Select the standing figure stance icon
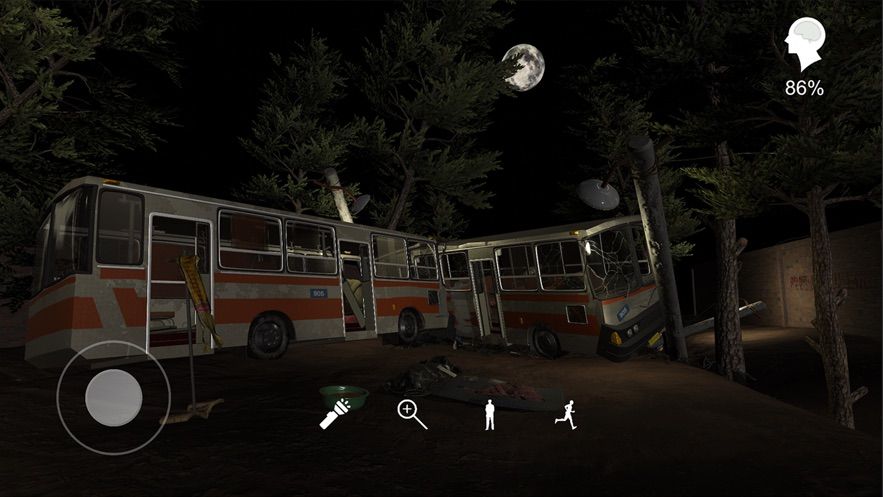The image size is (883, 497). pyautogui.click(x=490, y=414)
